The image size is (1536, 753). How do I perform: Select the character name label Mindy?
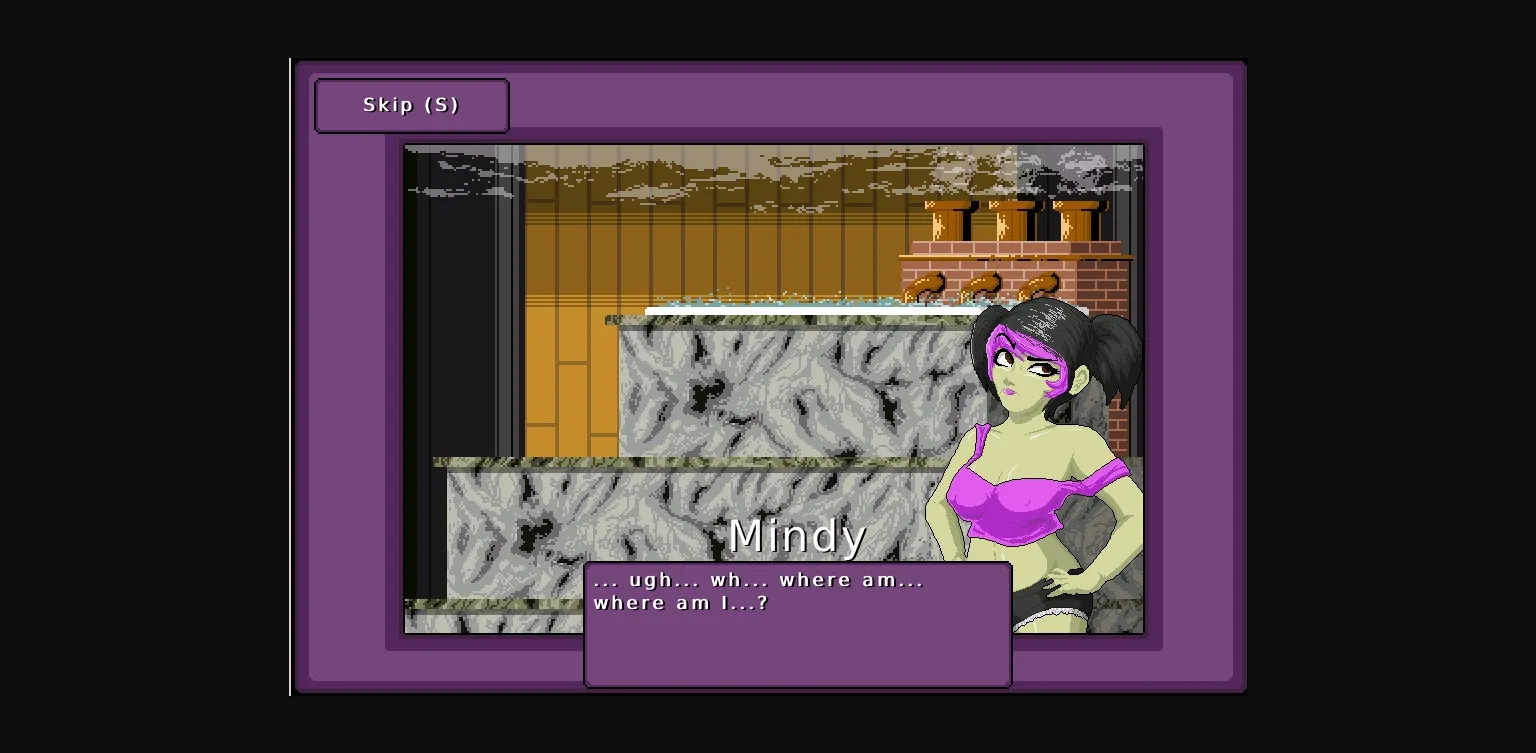point(797,535)
